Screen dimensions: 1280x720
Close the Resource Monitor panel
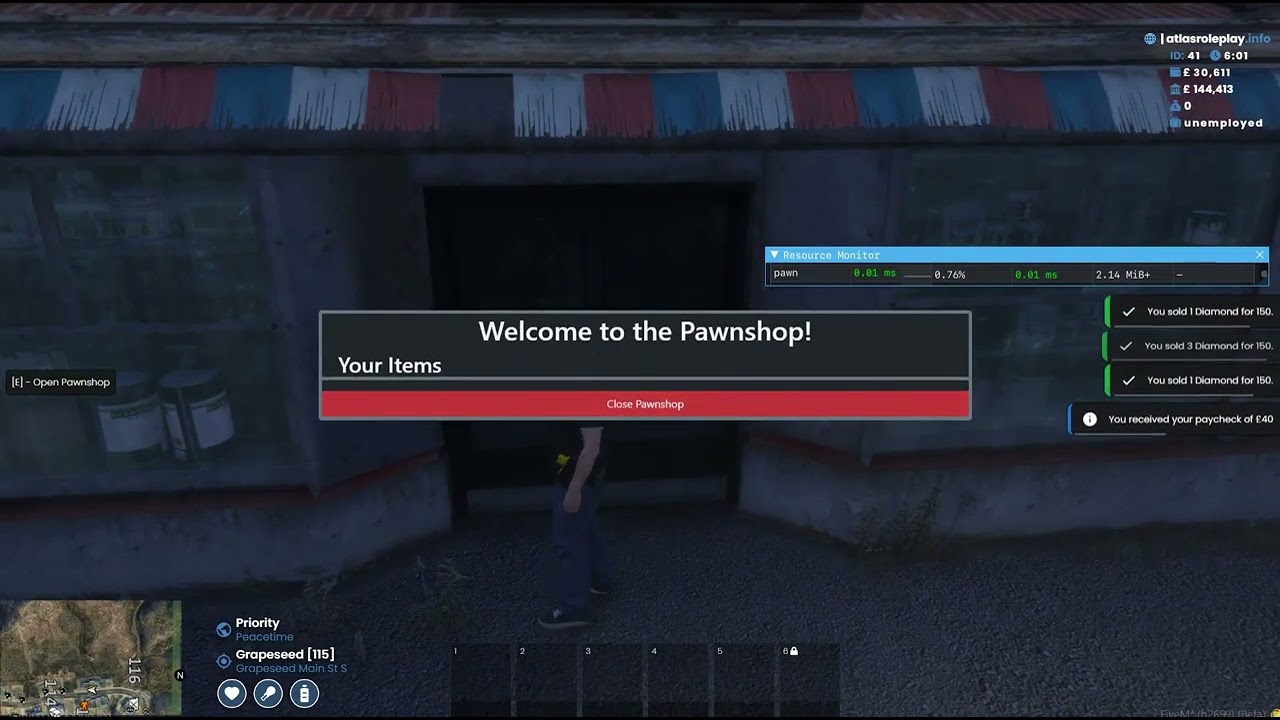1260,254
